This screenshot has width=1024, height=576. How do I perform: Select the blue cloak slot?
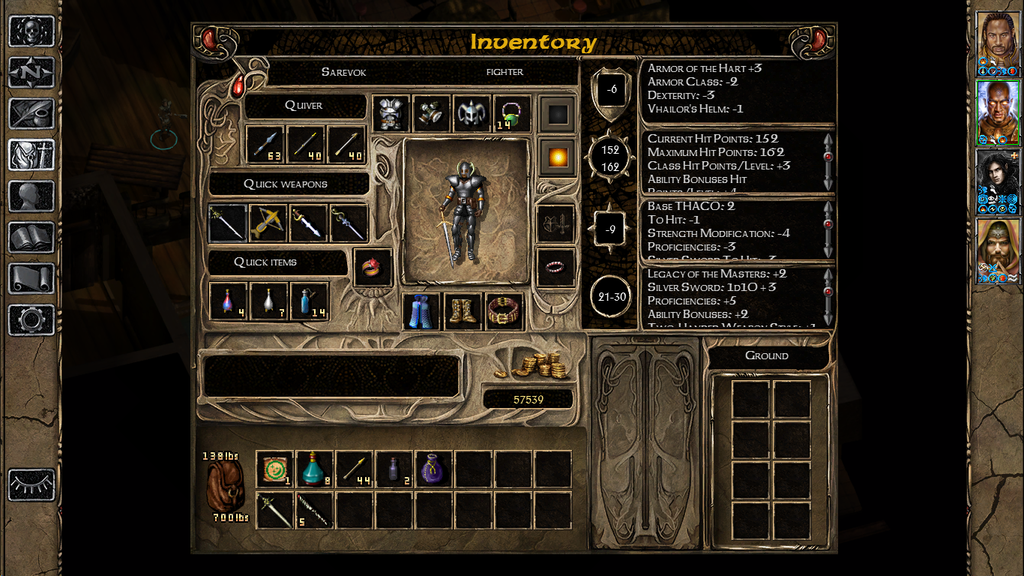coord(422,311)
